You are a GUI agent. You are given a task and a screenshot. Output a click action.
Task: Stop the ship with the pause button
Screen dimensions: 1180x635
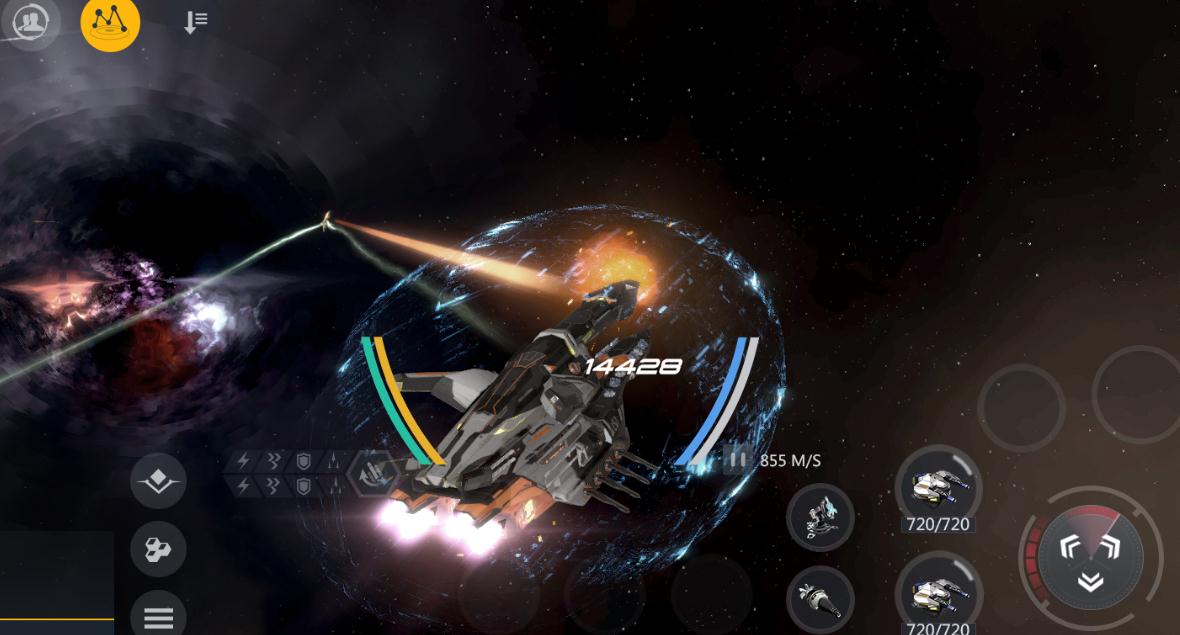pyautogui.click(x=737, y=460)
